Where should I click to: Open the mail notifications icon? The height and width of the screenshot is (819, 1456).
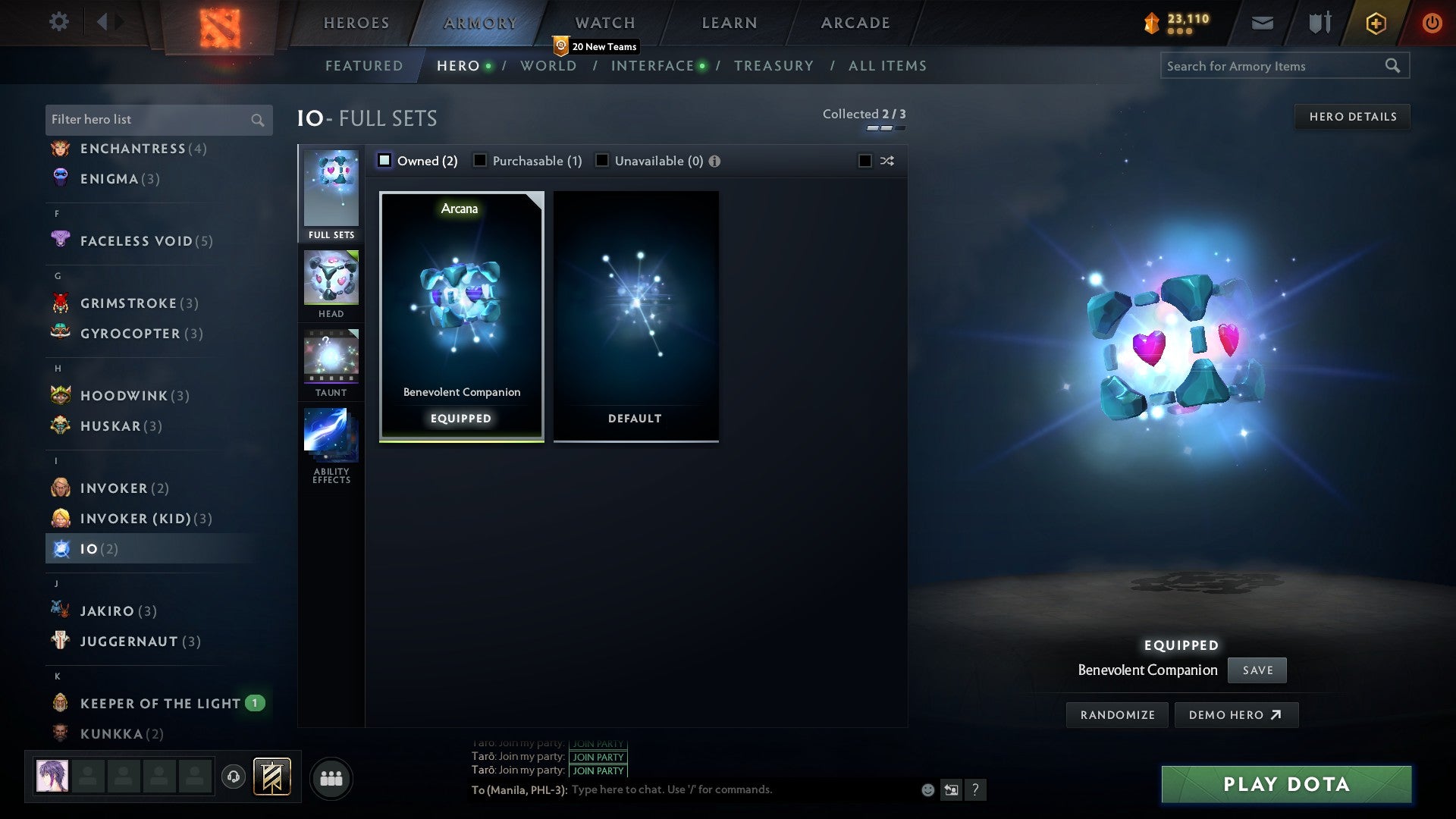[x=1261, y=22]
